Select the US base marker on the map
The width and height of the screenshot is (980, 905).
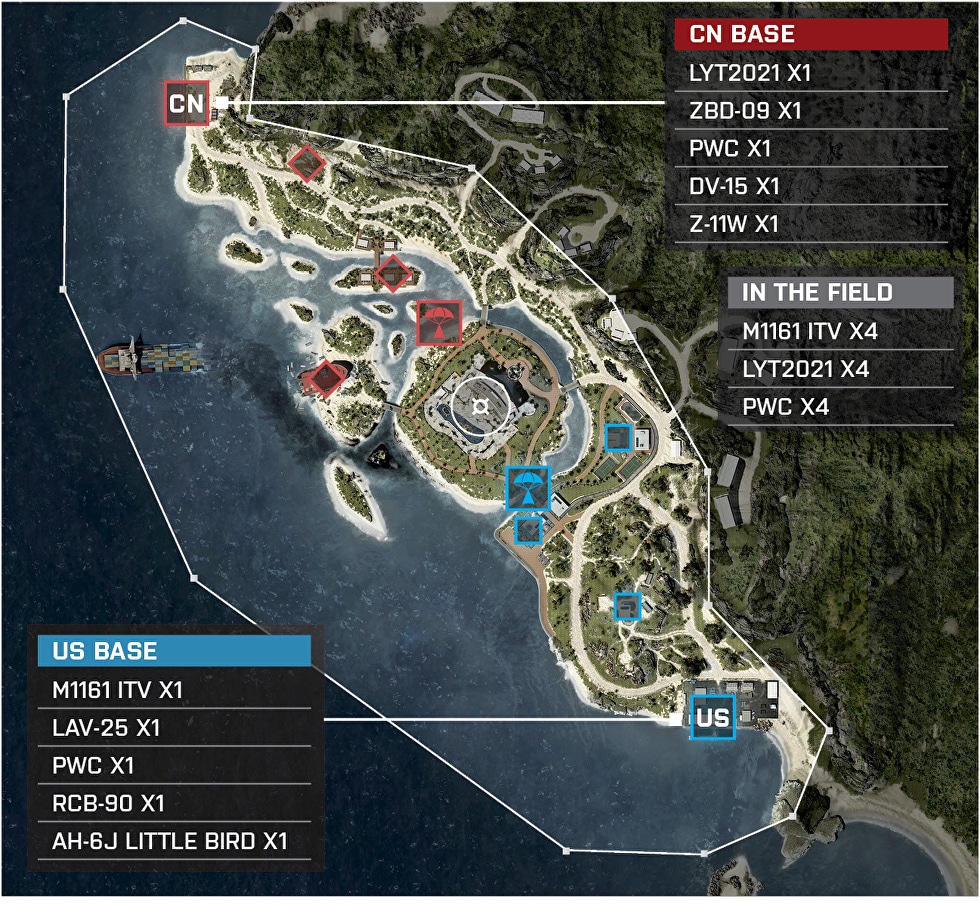tap(712, 717)
